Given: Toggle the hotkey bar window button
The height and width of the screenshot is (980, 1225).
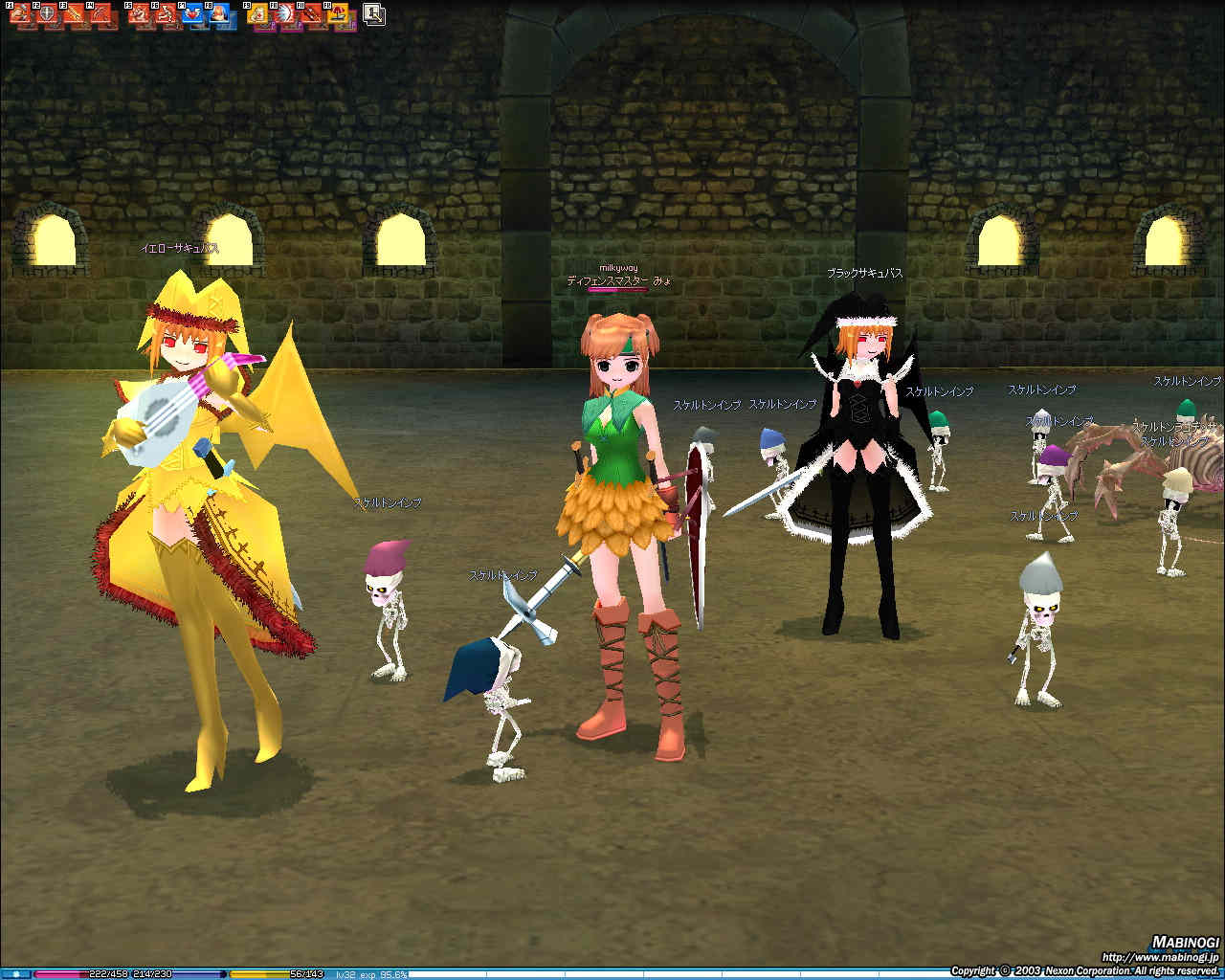Looking at the screenshot, I should [374, 14].
